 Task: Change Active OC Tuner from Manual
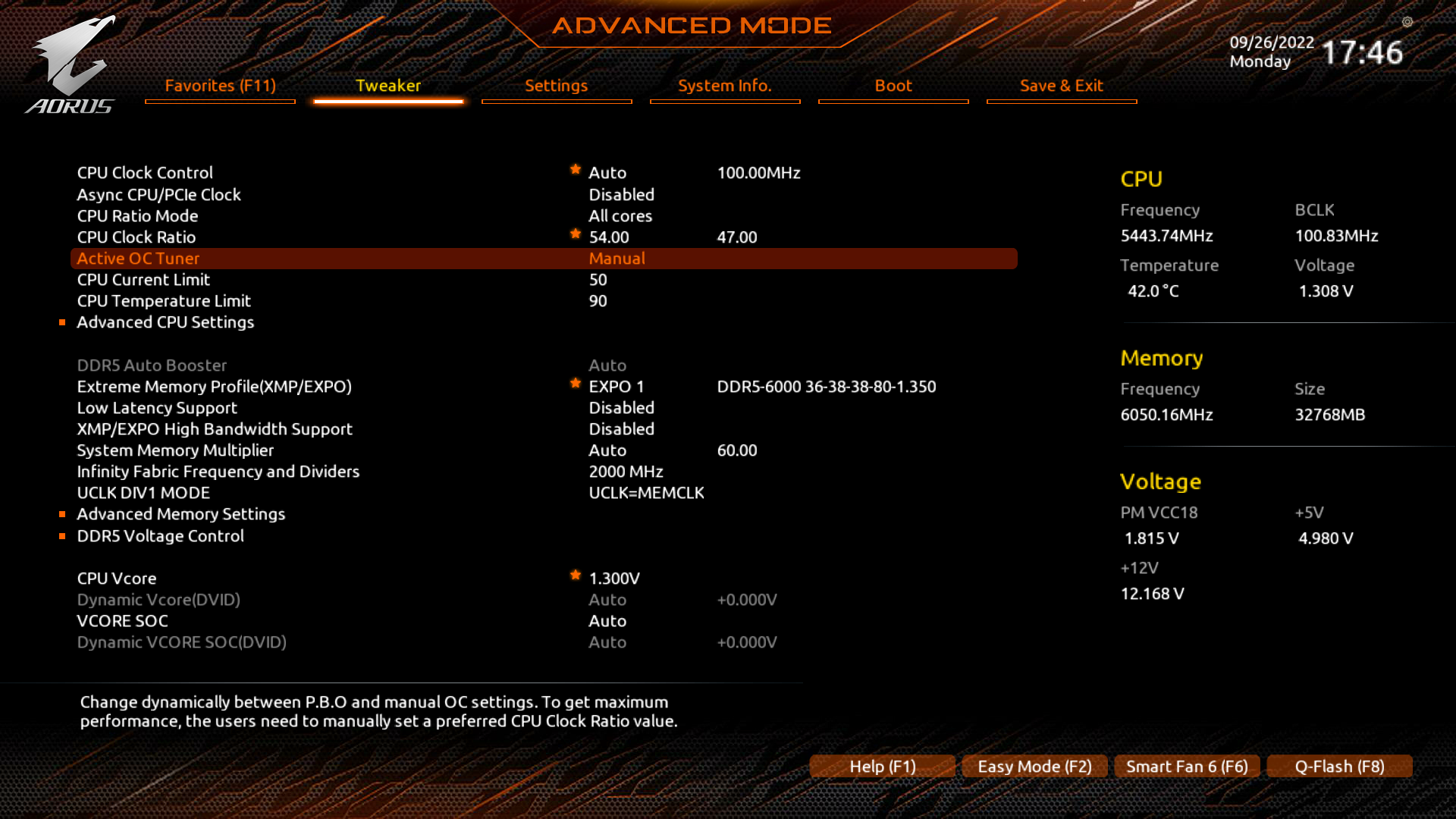pyautogui.click(x=617, y=258)
